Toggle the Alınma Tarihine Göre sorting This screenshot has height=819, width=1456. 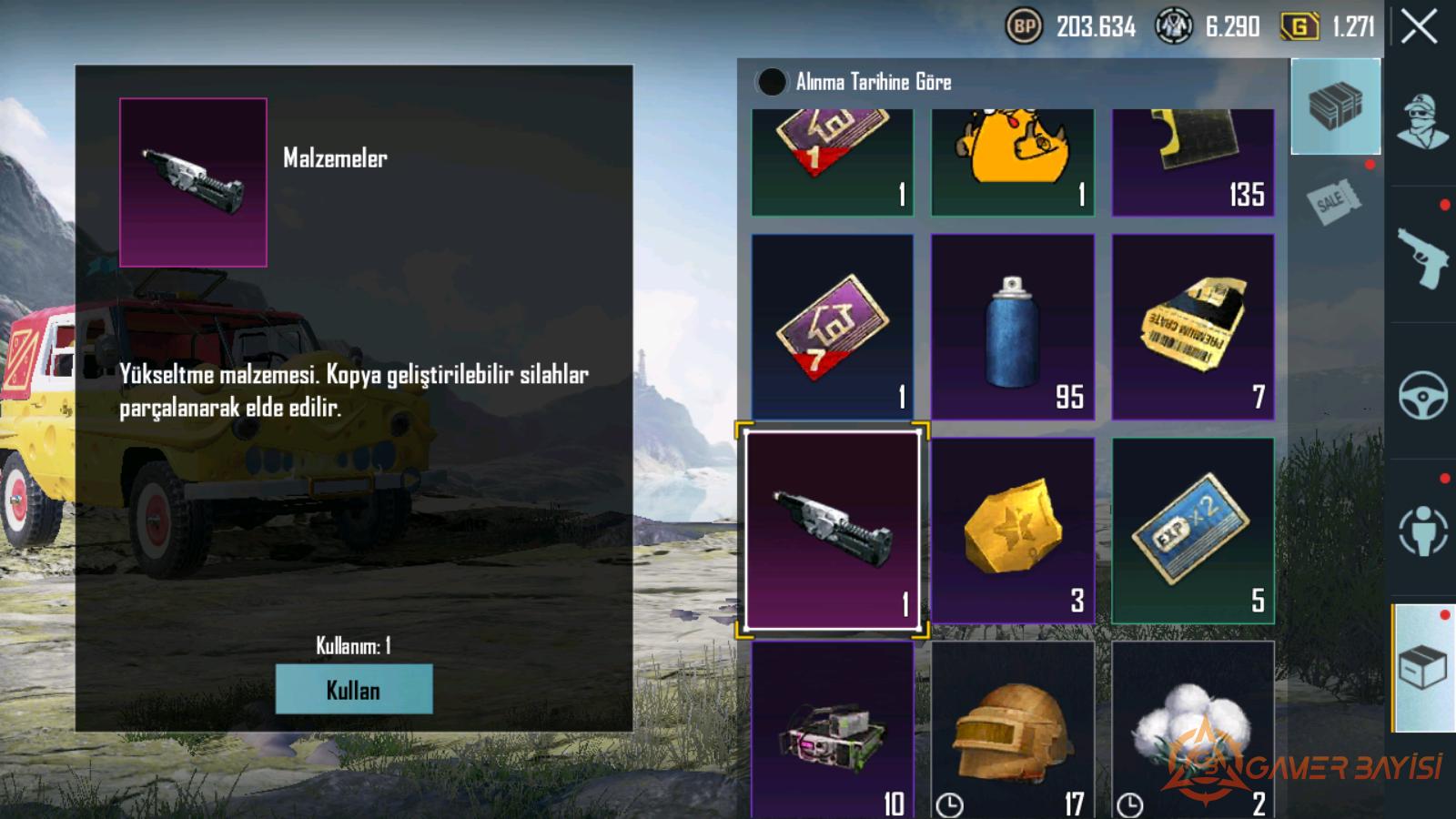coord(772,82)
